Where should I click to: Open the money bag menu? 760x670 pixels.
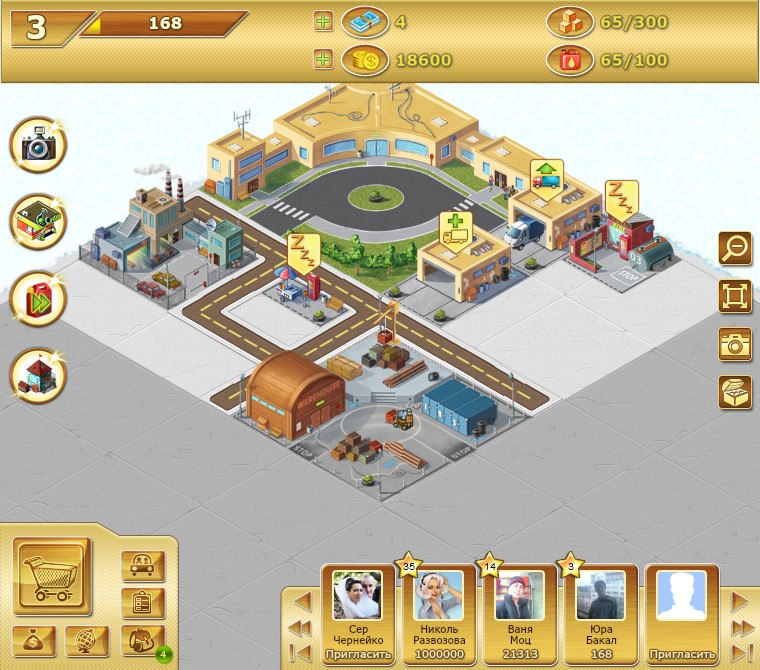click(x=35, y=640)
